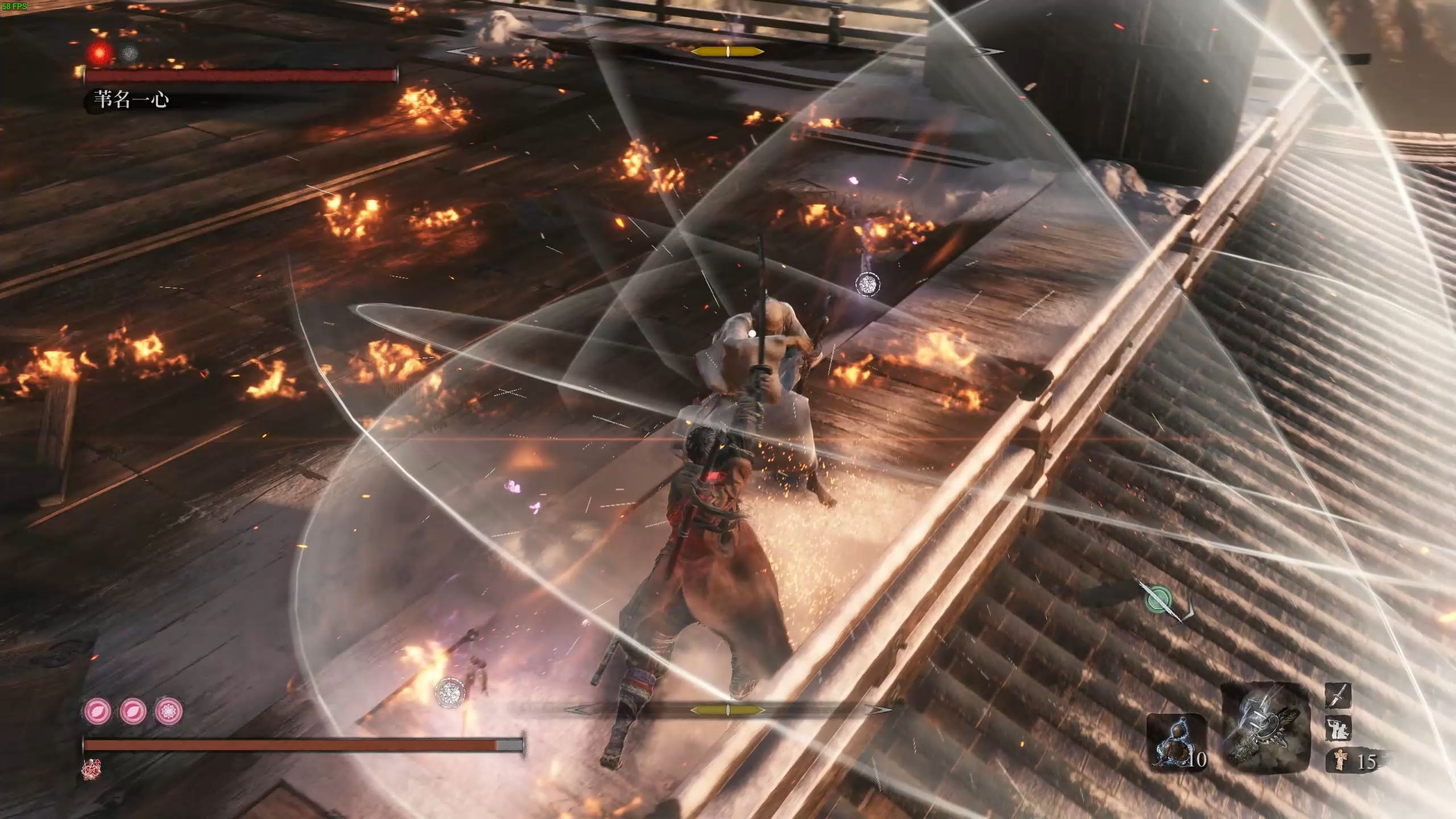The width and height of the screenshot is (1456, 819).
Task: Select the ninjutsu silhouette technique icon
Action: [1338, 729]
